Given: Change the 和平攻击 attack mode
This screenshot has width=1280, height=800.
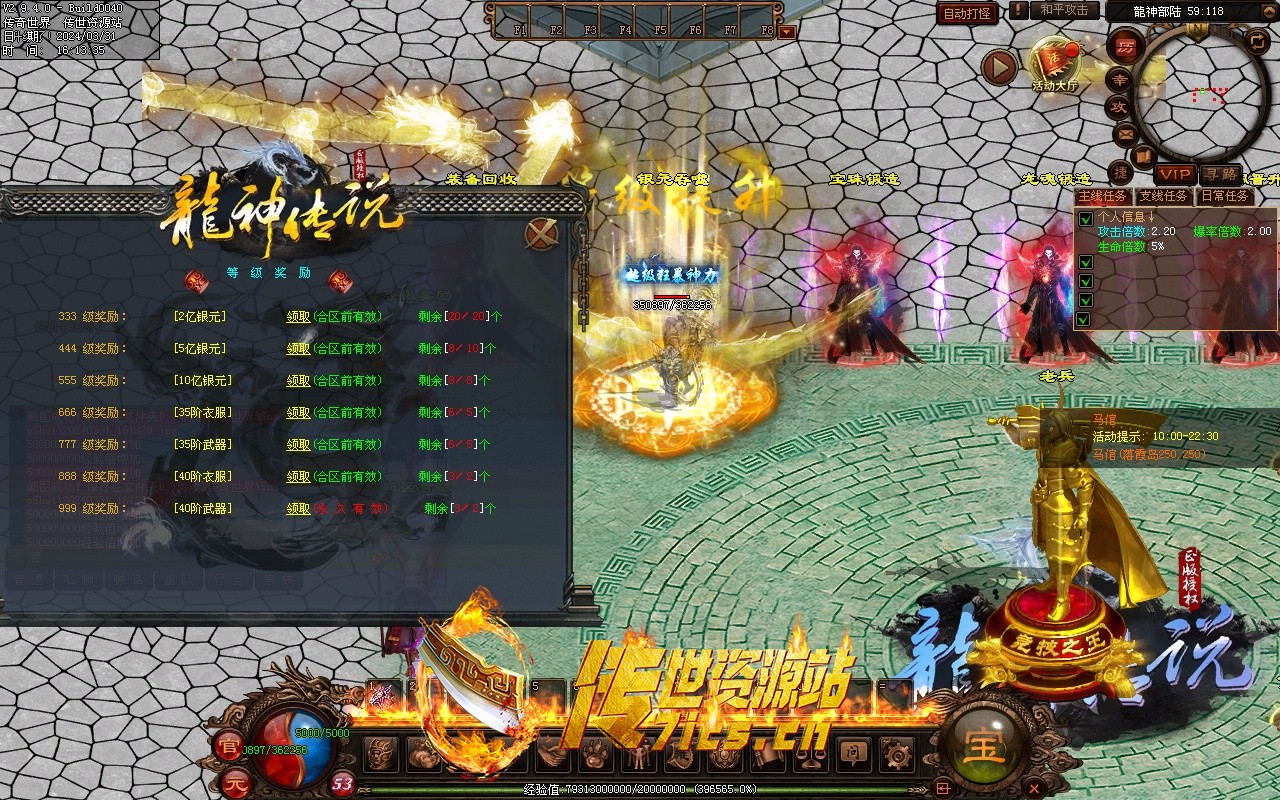Looking at the screenshot, I should (1064, 10).
